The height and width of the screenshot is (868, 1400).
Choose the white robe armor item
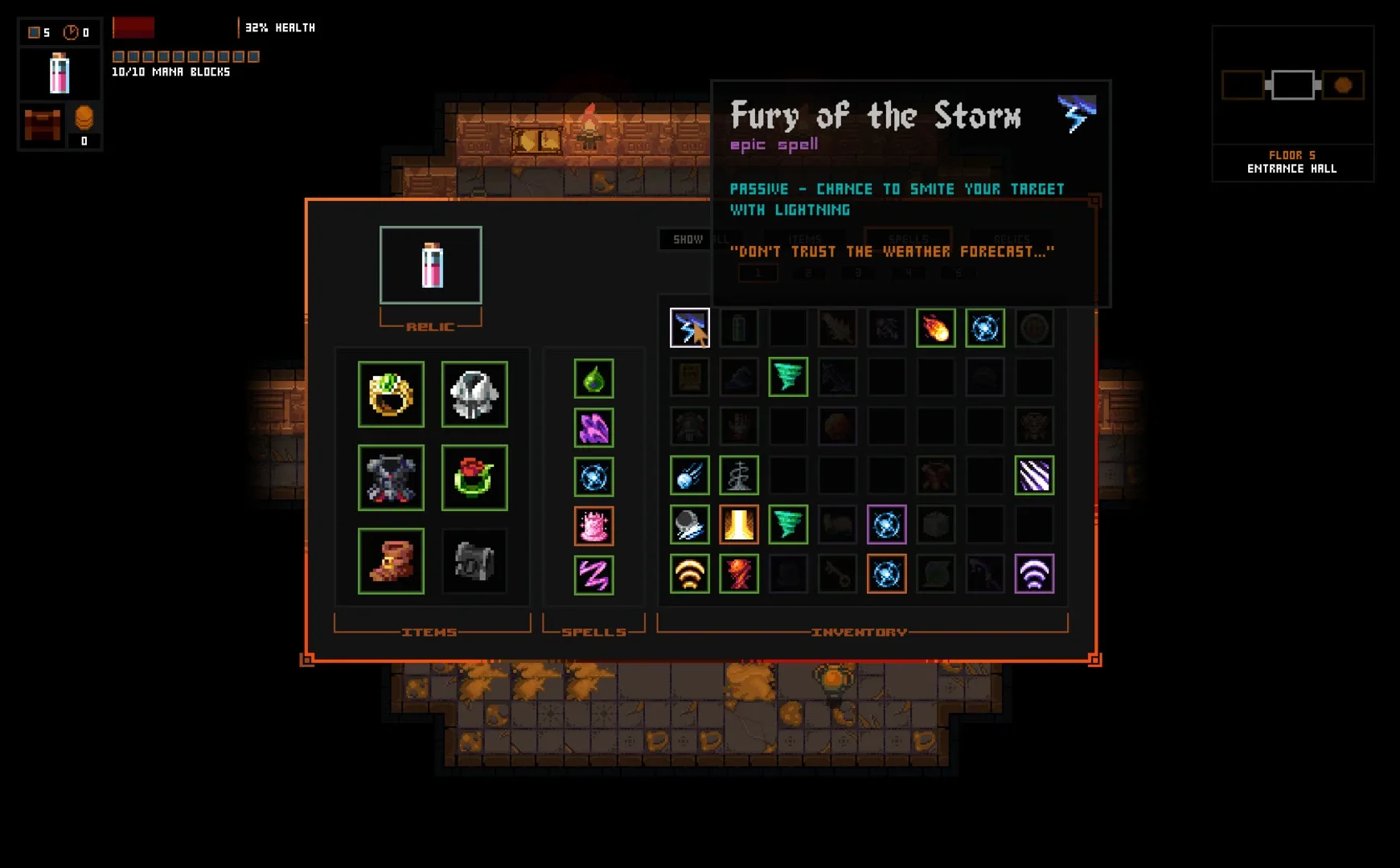click(474, 394)
